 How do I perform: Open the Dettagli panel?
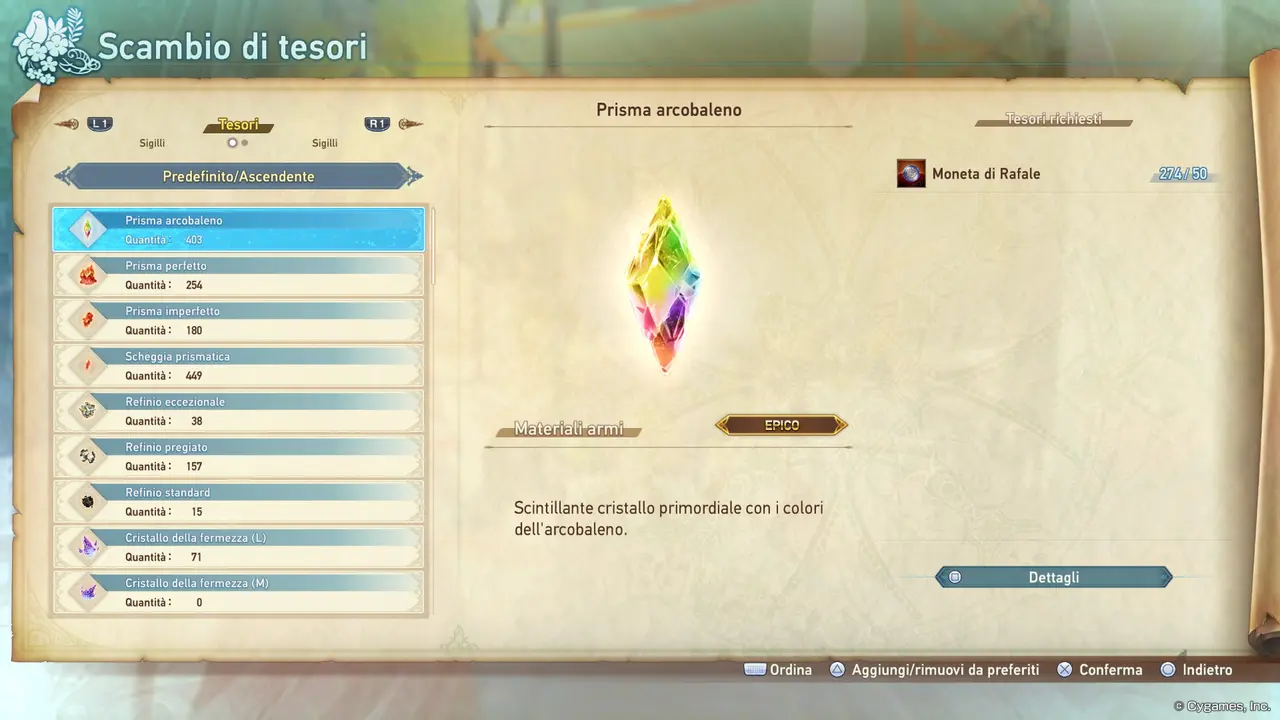(x=1053, y=577)
